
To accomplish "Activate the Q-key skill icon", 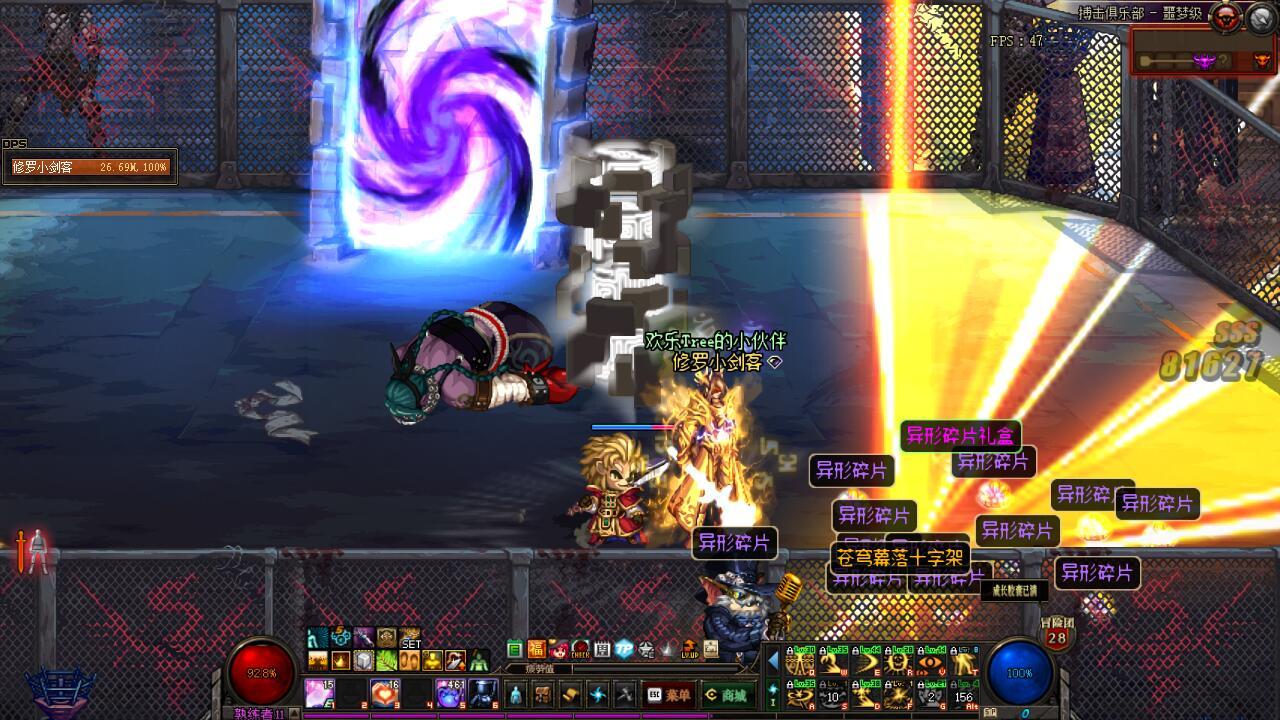I will 800,662.
